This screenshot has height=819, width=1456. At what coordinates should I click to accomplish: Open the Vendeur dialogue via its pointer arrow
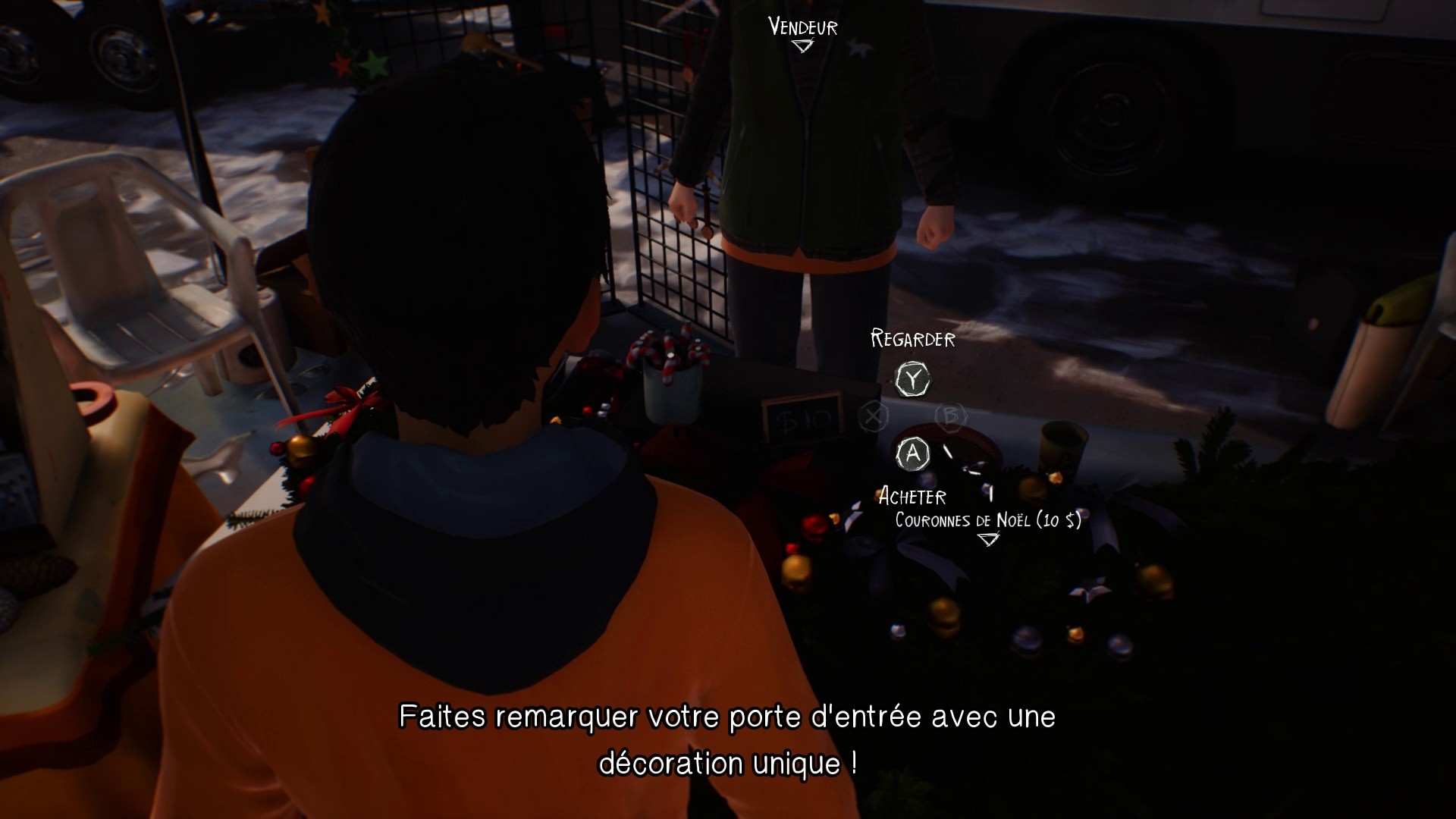802,45
